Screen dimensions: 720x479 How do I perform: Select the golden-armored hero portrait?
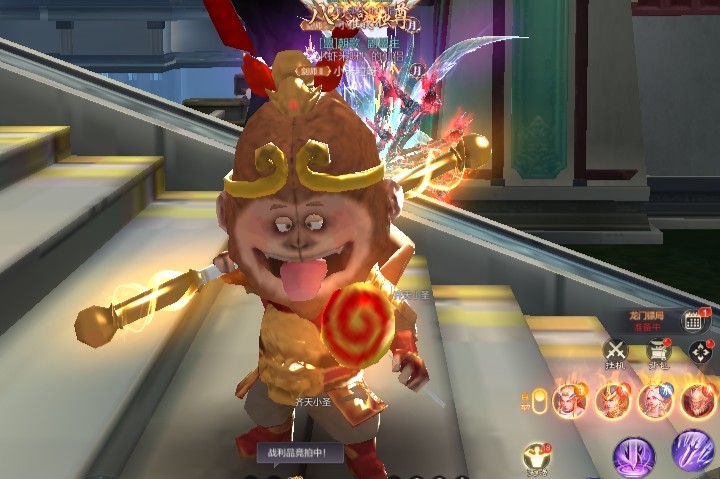point(611,401)
